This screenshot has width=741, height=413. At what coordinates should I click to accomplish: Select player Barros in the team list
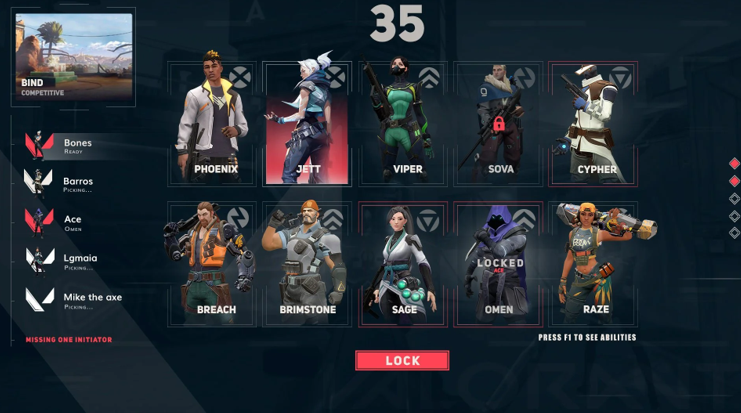(70, 184)
